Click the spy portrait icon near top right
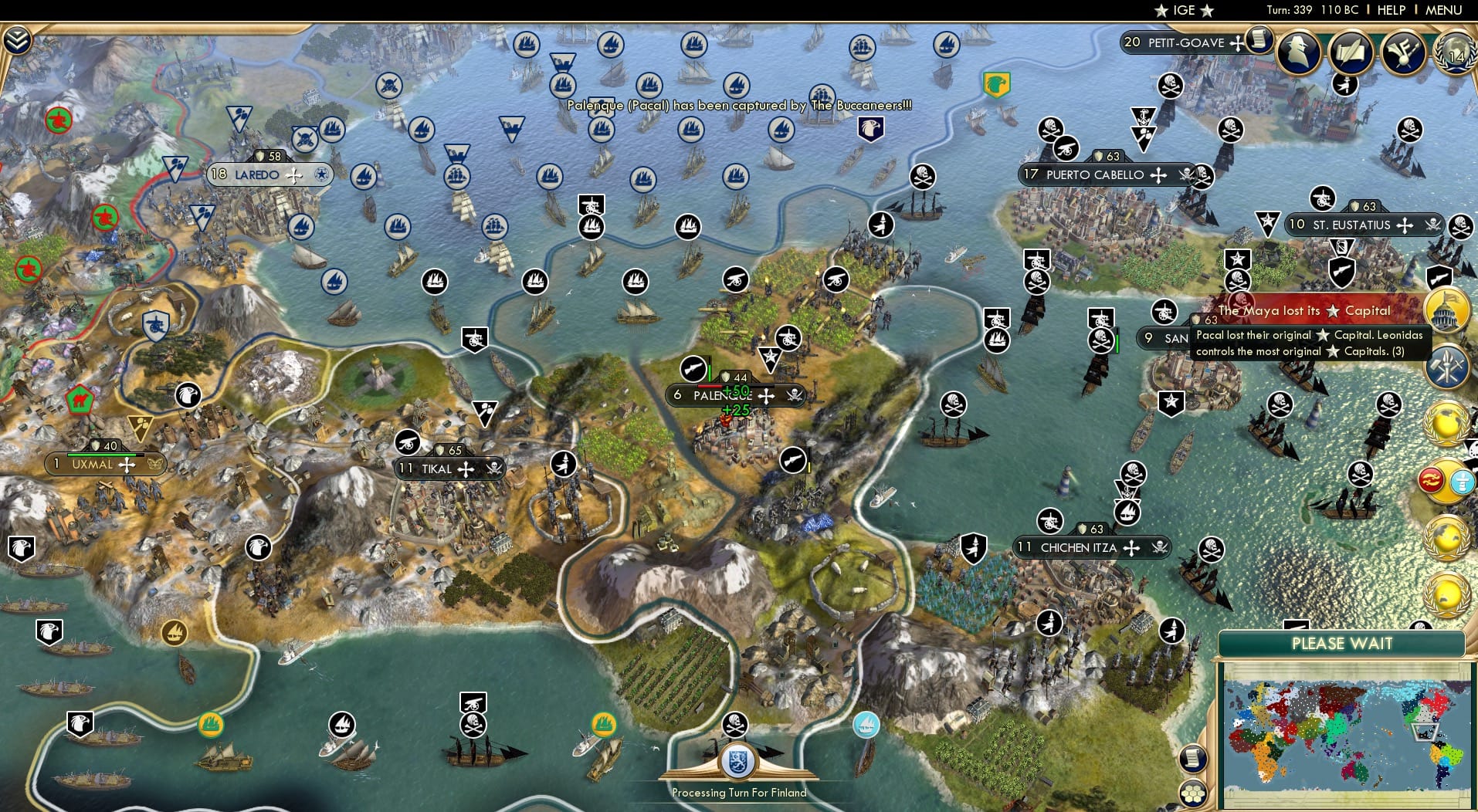 coord(1300,52)
